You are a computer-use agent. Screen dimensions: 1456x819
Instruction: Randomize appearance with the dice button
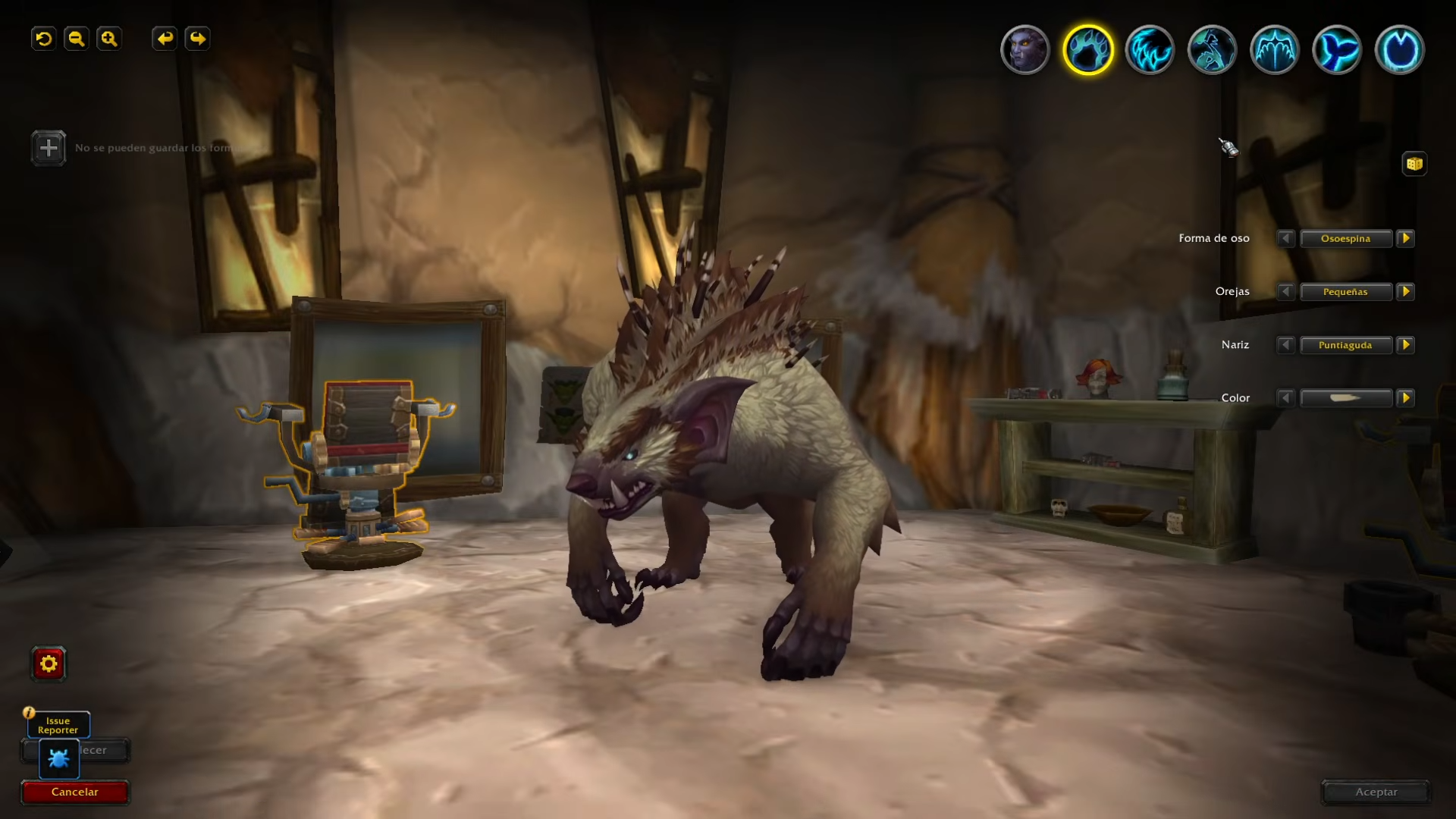[x=1414, y=164]
